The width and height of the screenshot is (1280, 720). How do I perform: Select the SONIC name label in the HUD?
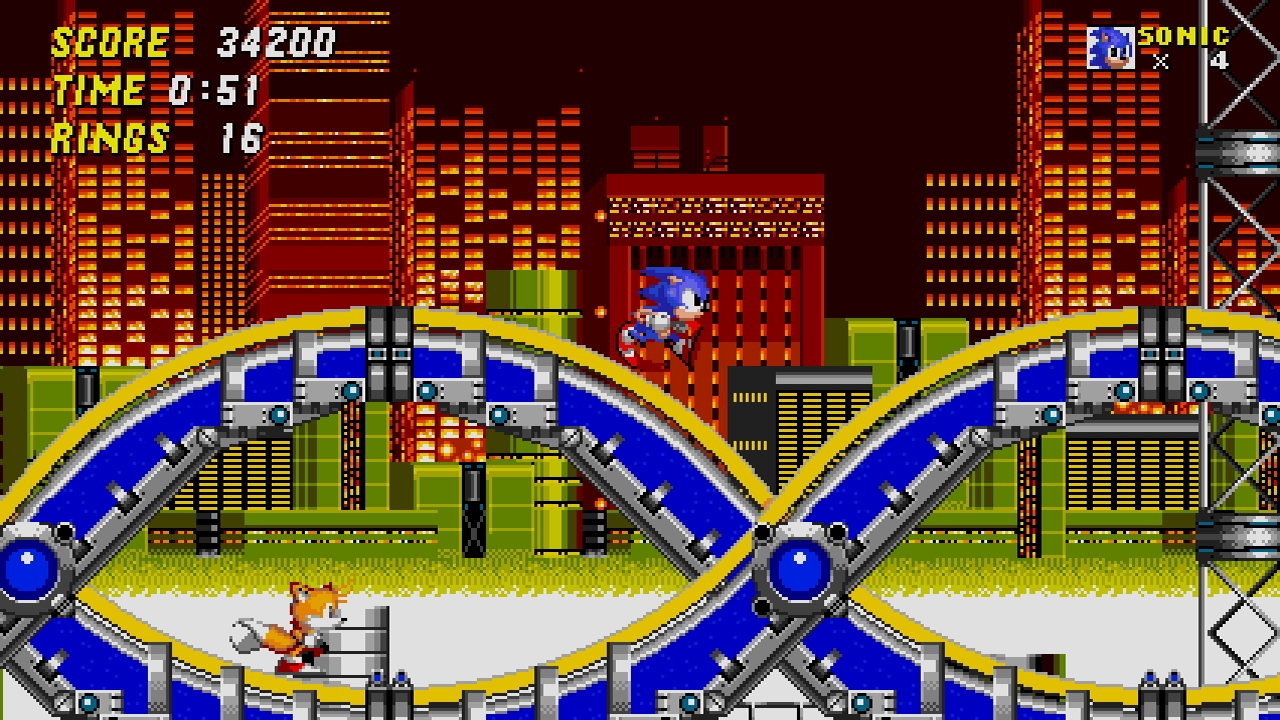[1185, 35]
